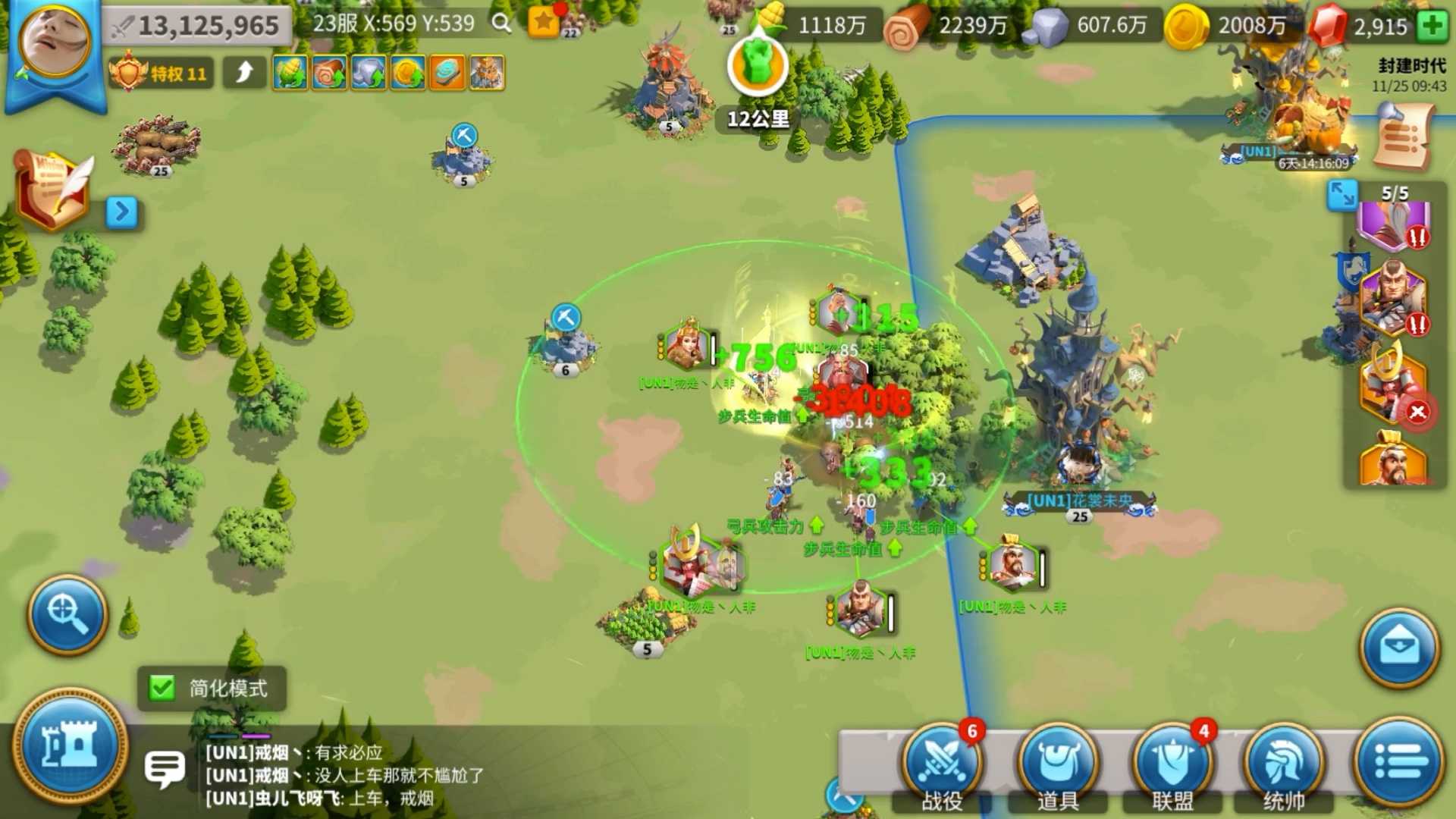Viewport: 1456px width, 819px height.
Task: Click the stone production boost icon
Action: point(369,72)
